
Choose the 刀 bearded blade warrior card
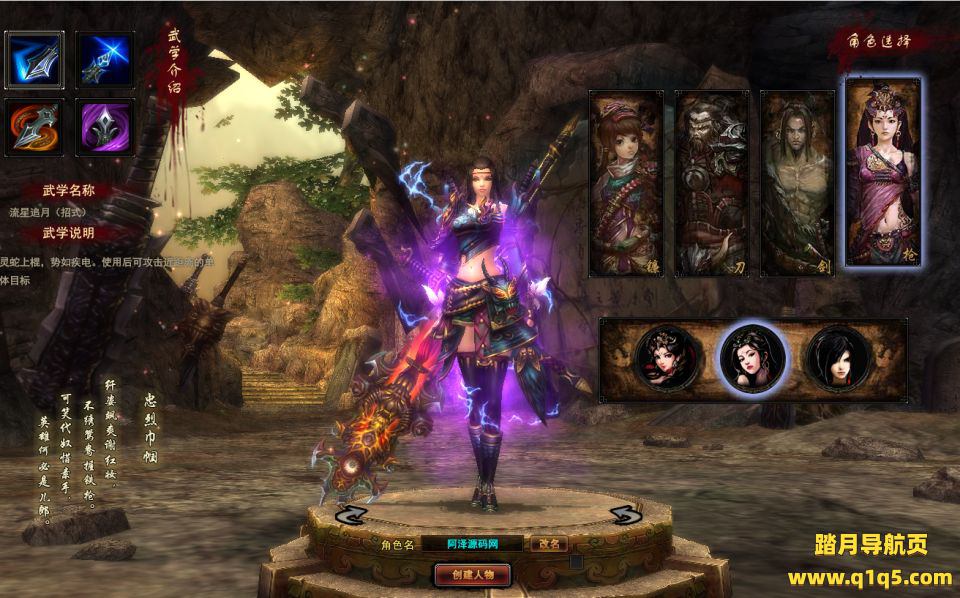[712, 182]
